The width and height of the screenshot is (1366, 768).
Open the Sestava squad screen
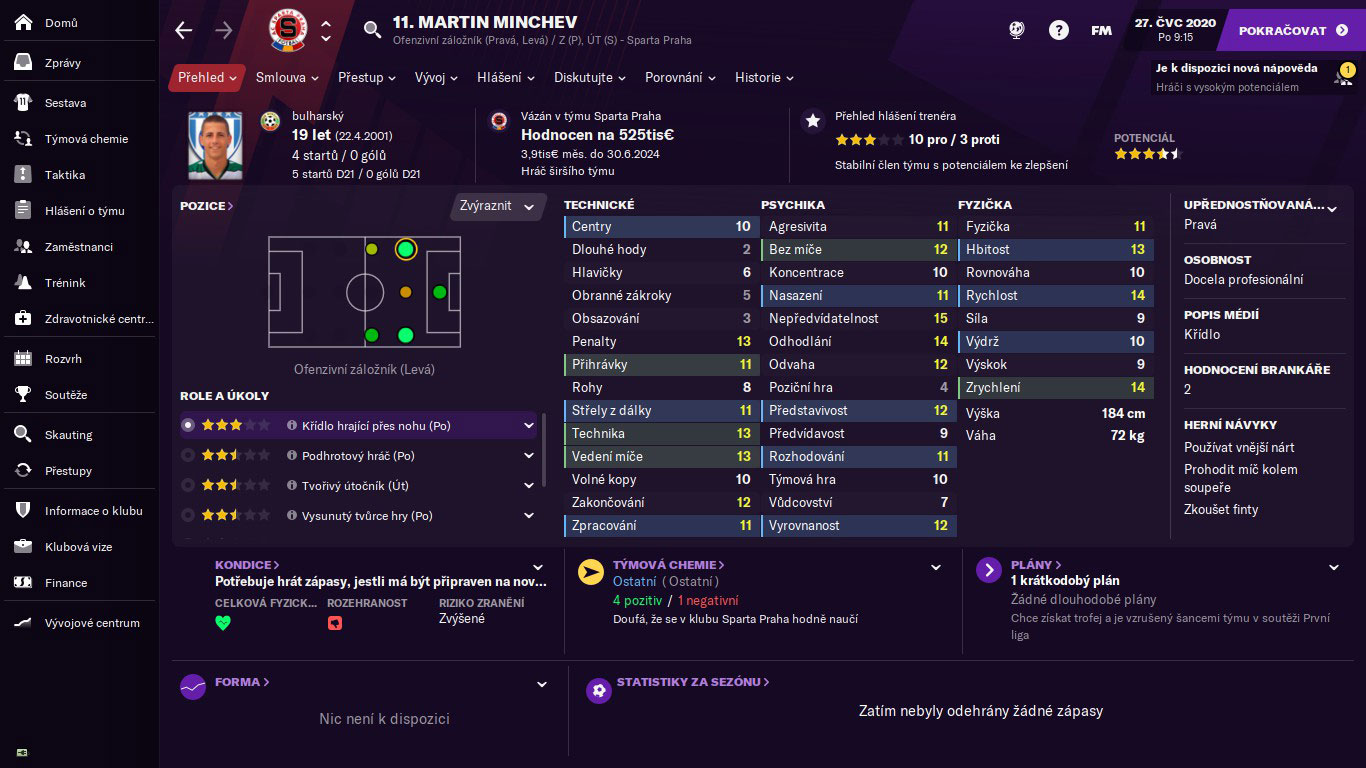(x=65, y=103)
